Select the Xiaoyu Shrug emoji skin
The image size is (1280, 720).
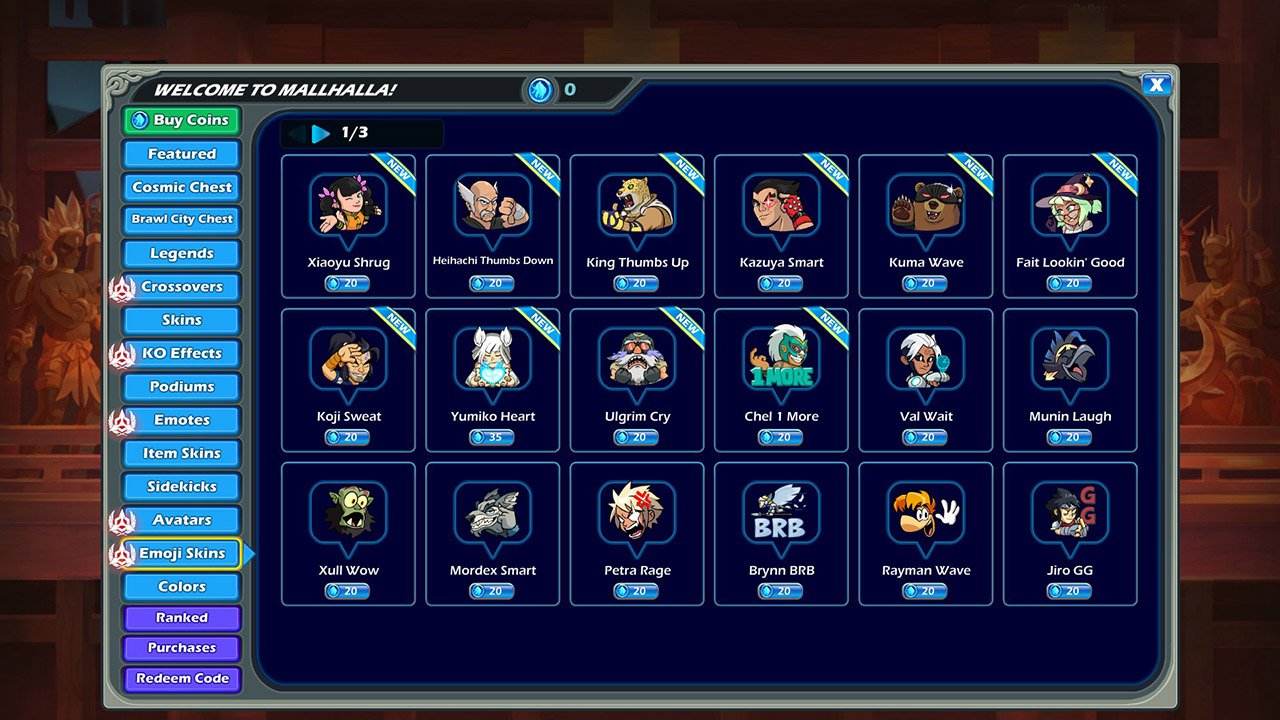coord(348,225)
